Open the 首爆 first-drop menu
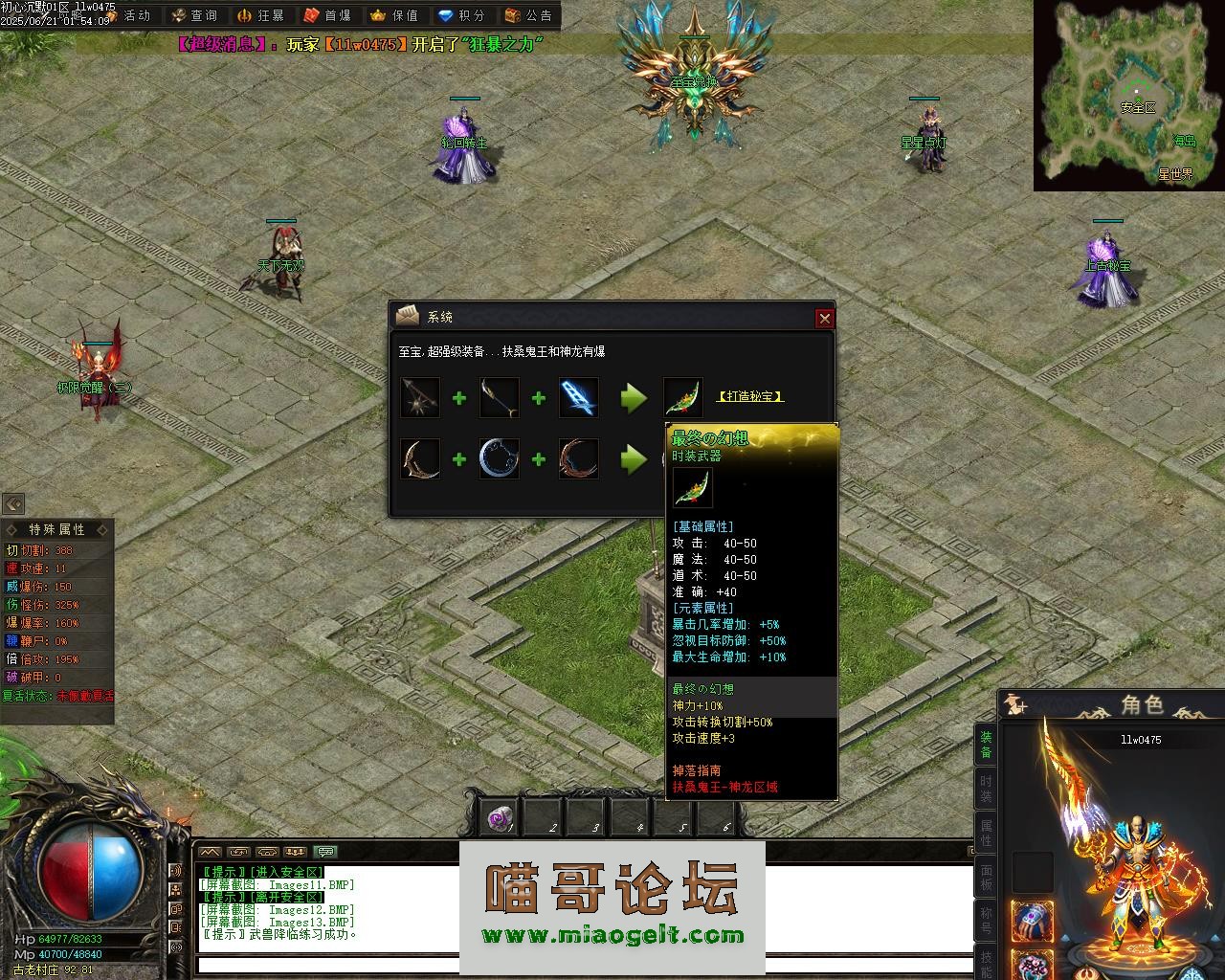 click(327, 15)
